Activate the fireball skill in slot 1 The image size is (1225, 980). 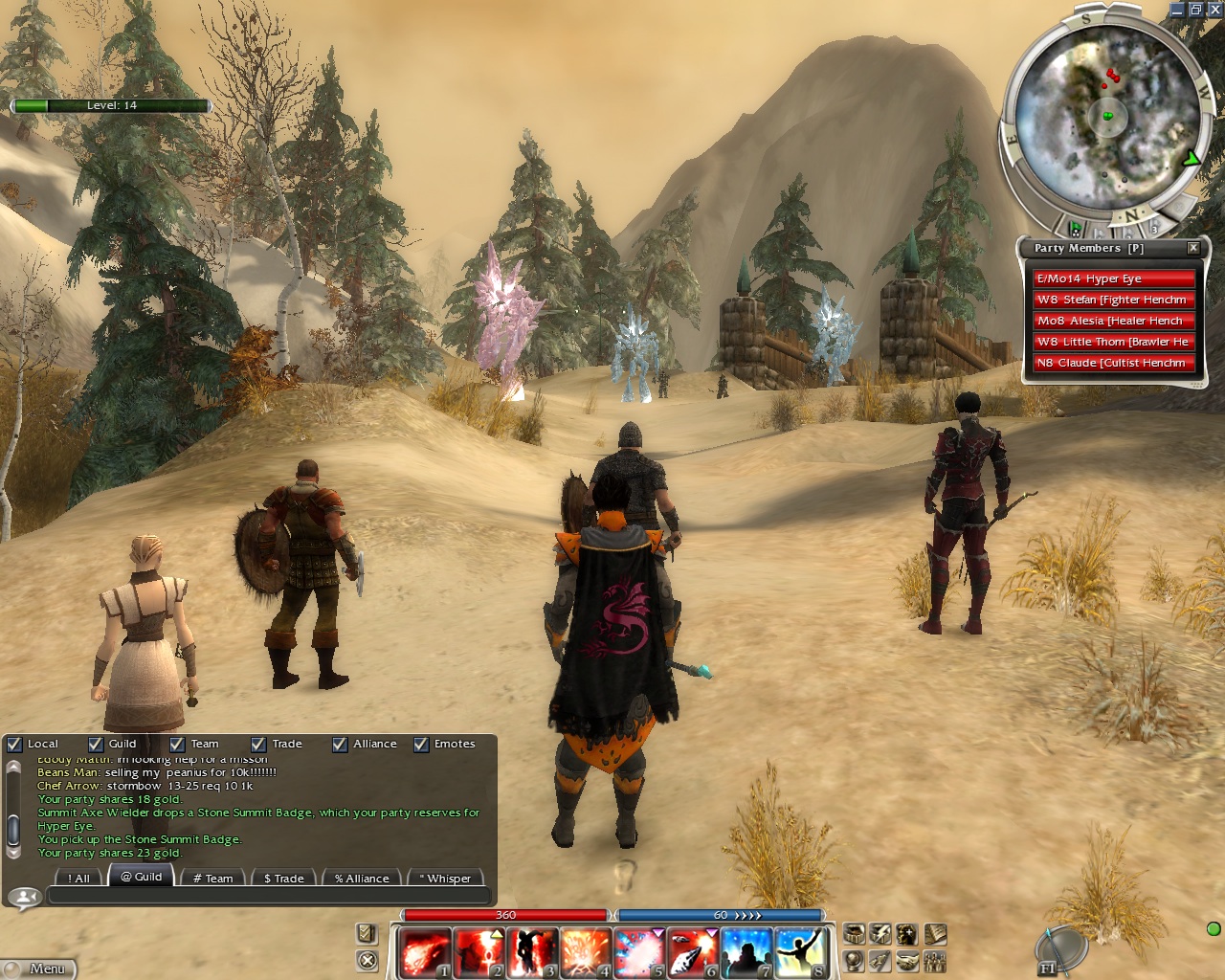423,953
